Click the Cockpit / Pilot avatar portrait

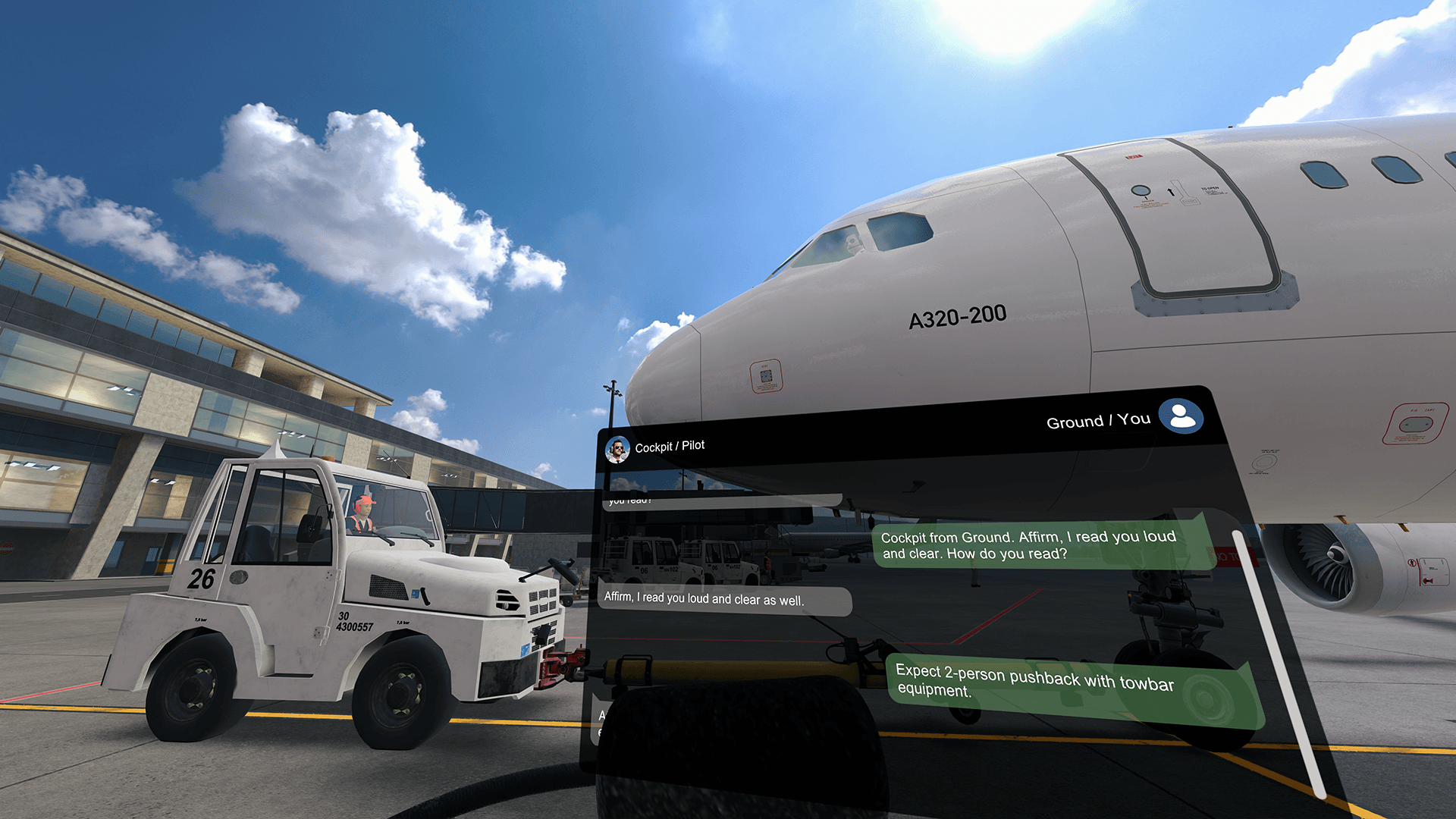click(x=617, y=450)
